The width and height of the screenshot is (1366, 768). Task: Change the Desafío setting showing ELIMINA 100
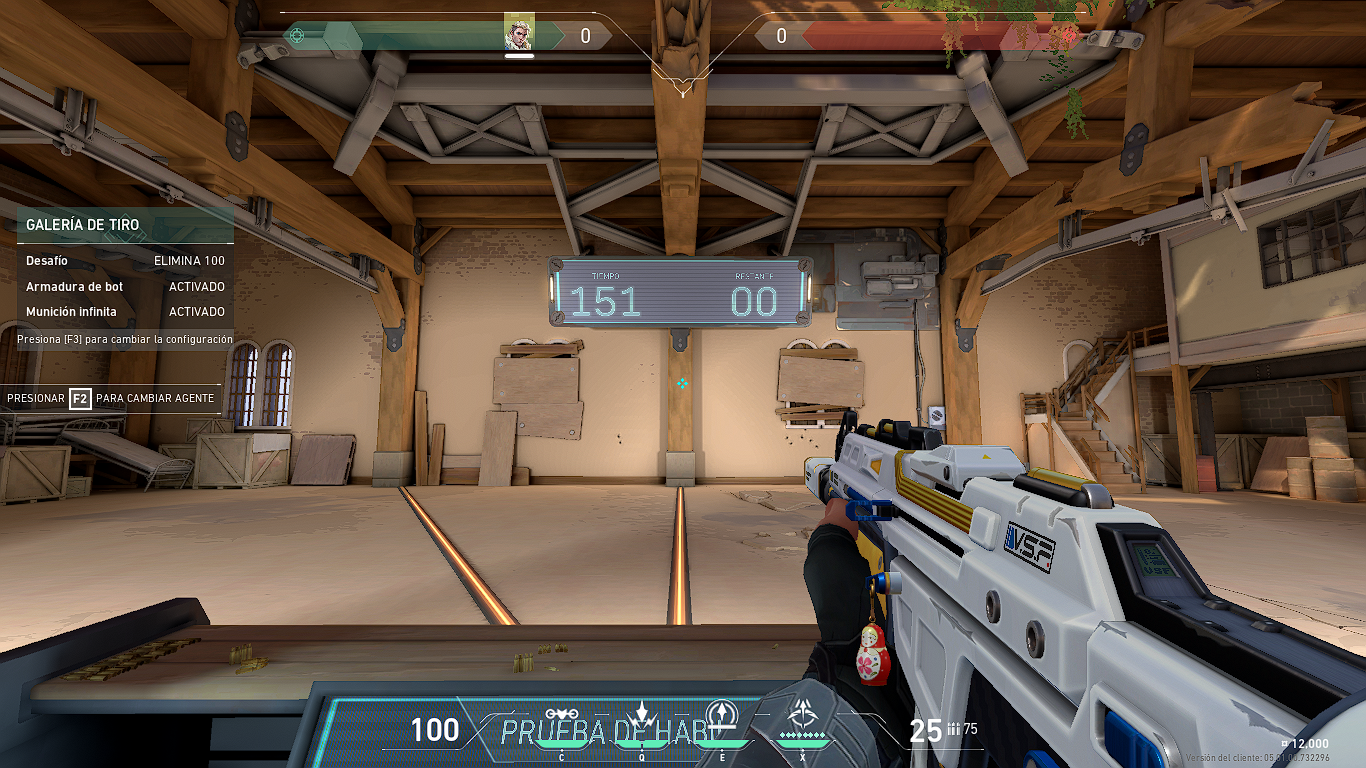[125, 260]
